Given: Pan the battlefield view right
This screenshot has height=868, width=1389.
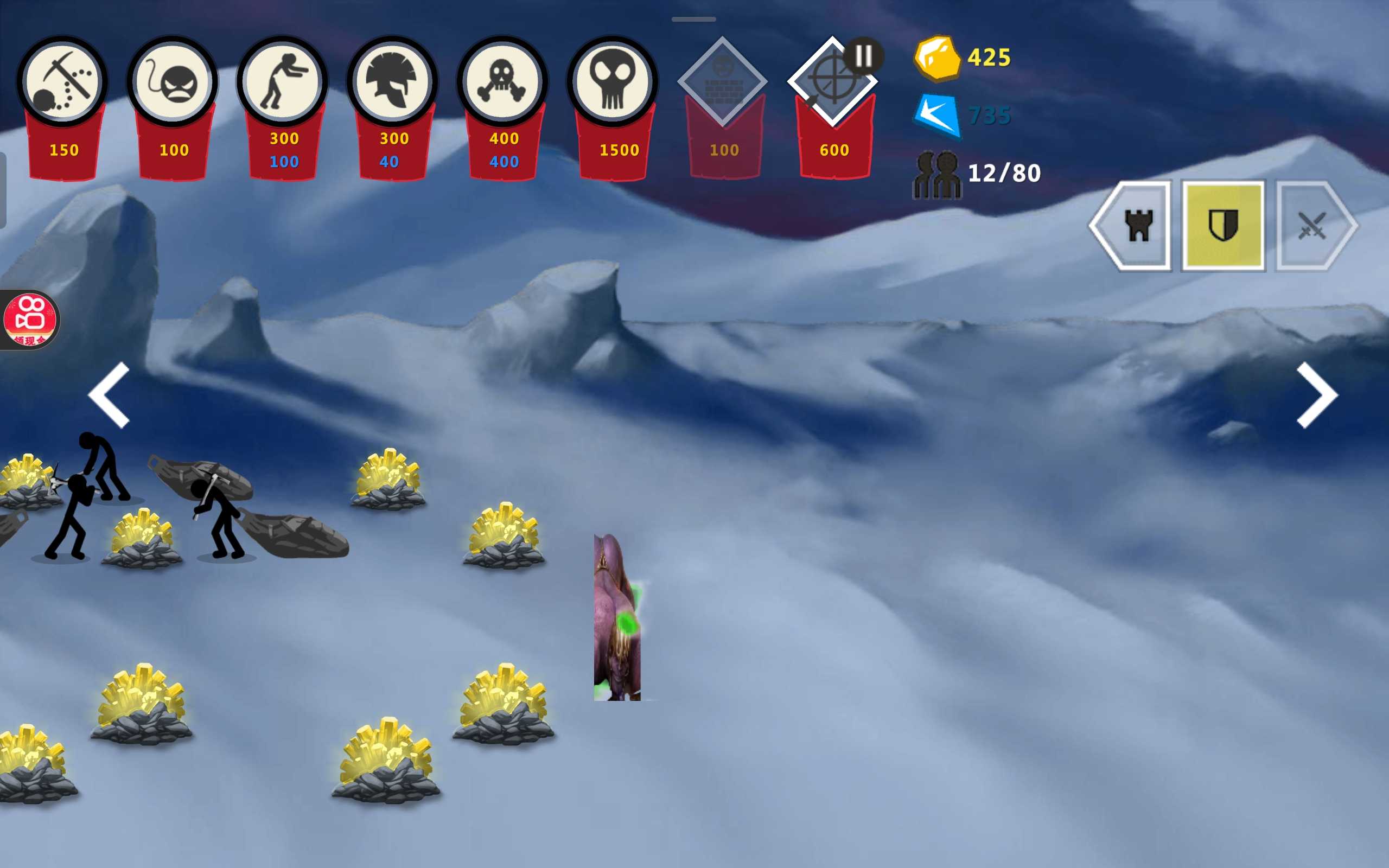Looking at the screenshot, I should tap(1317, 395).
